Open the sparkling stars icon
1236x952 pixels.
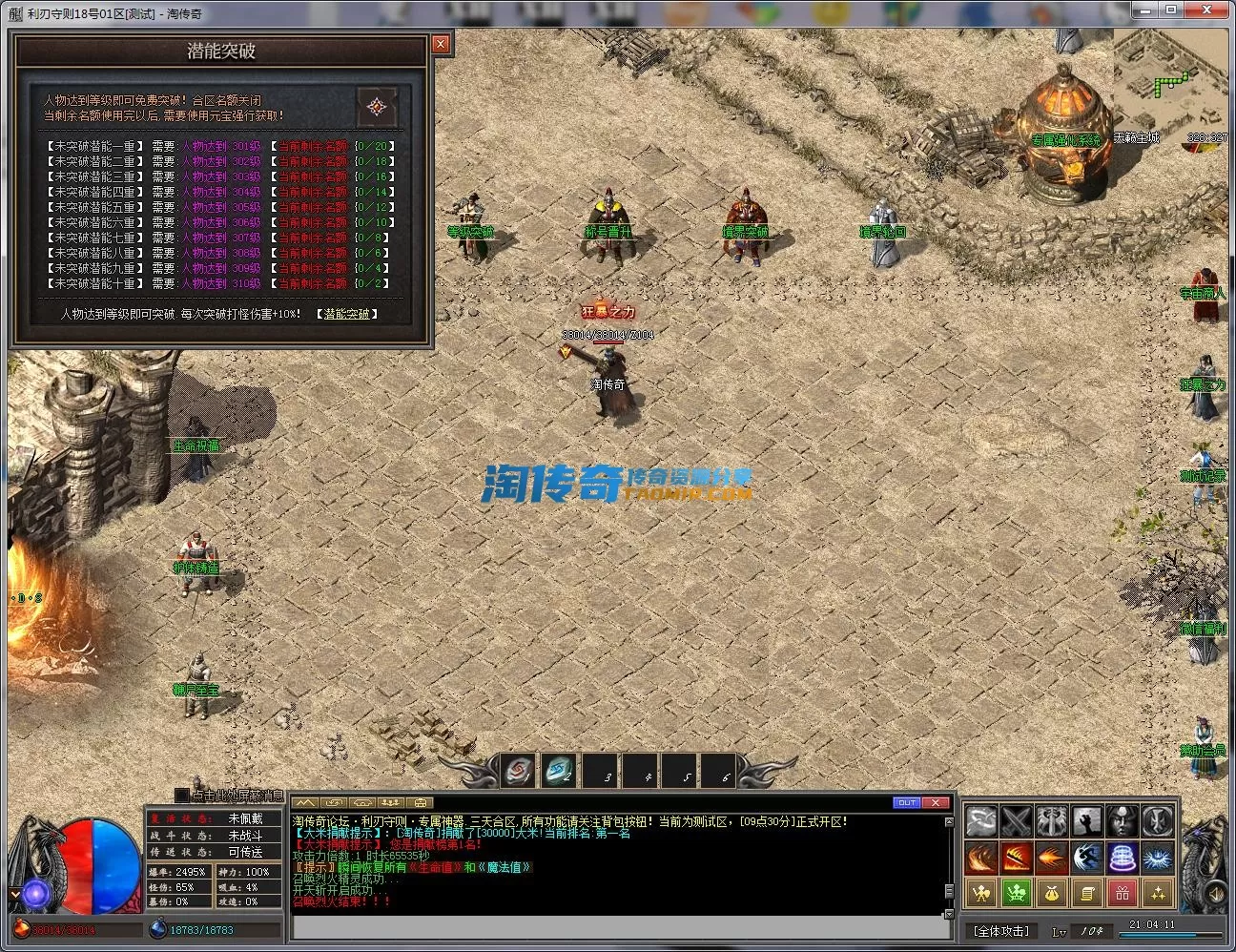(x=1157, y=893)
